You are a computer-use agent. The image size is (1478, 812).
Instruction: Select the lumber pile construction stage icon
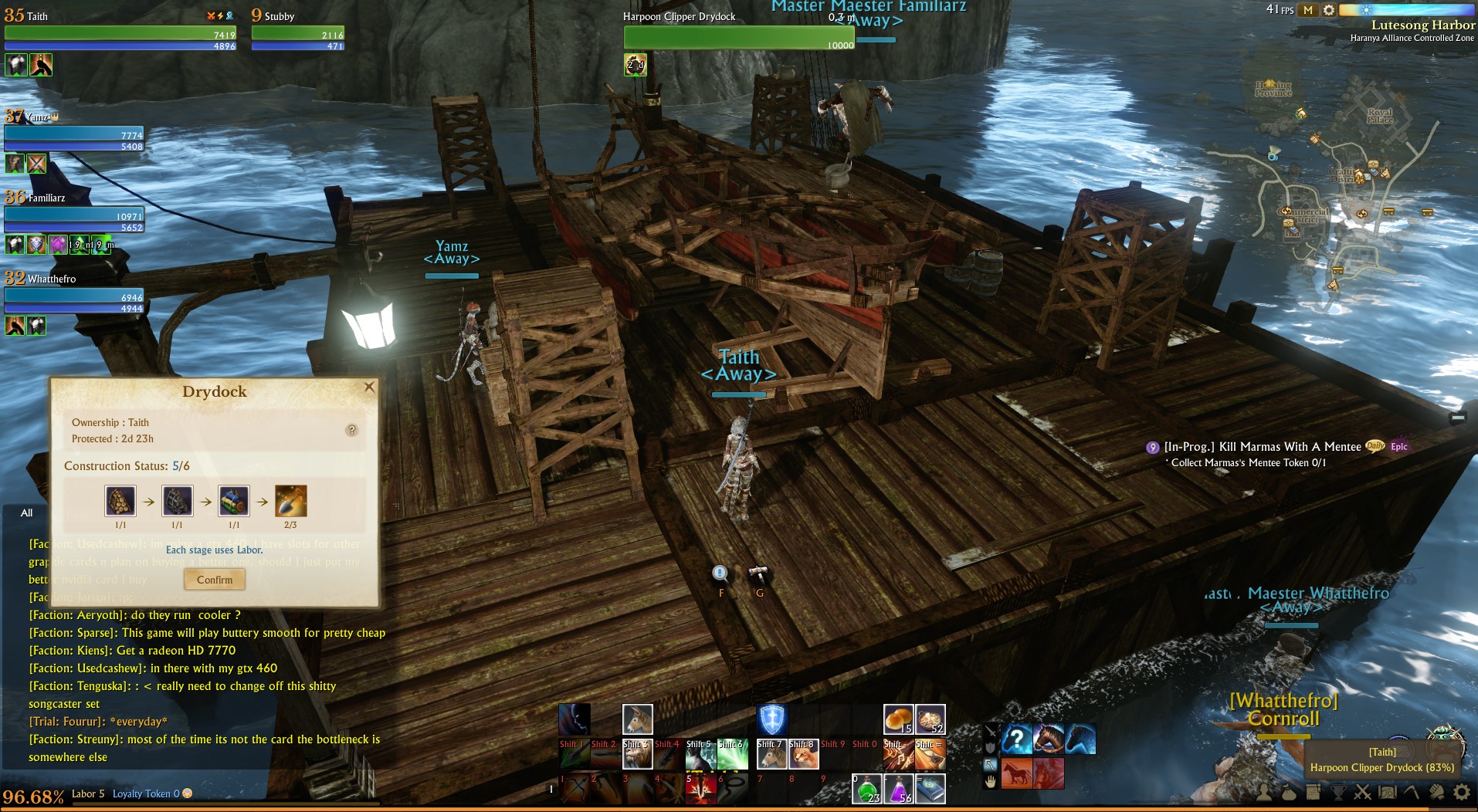(120, 501)
